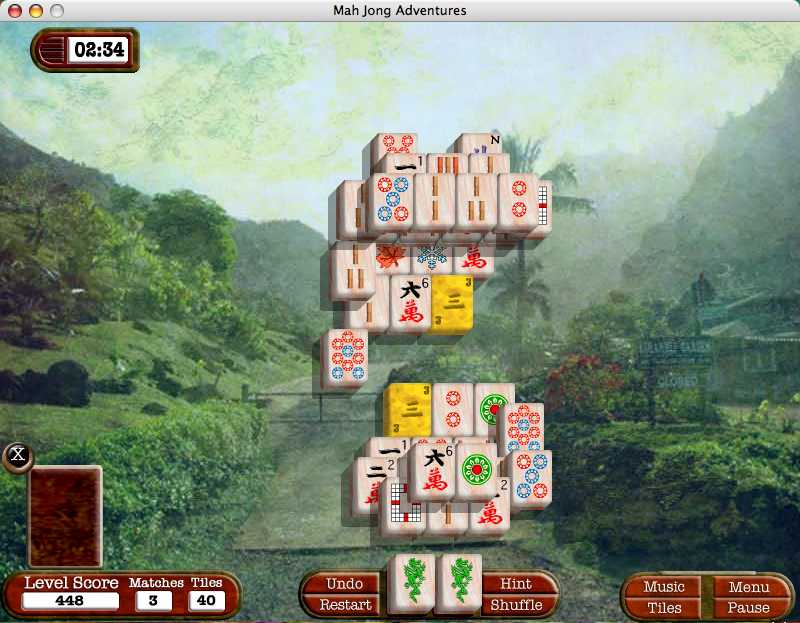Shuffle the remaining tiles
Viewport: 800px width, 623px height.
coord(516,605)
